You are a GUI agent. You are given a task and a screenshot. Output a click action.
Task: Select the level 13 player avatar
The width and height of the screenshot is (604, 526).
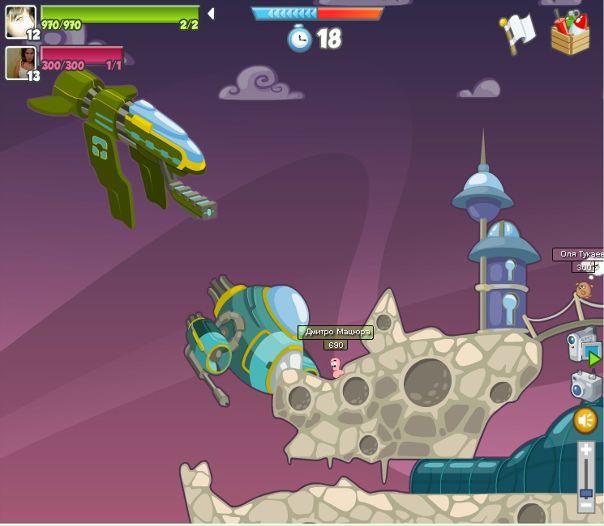(20, 62)
